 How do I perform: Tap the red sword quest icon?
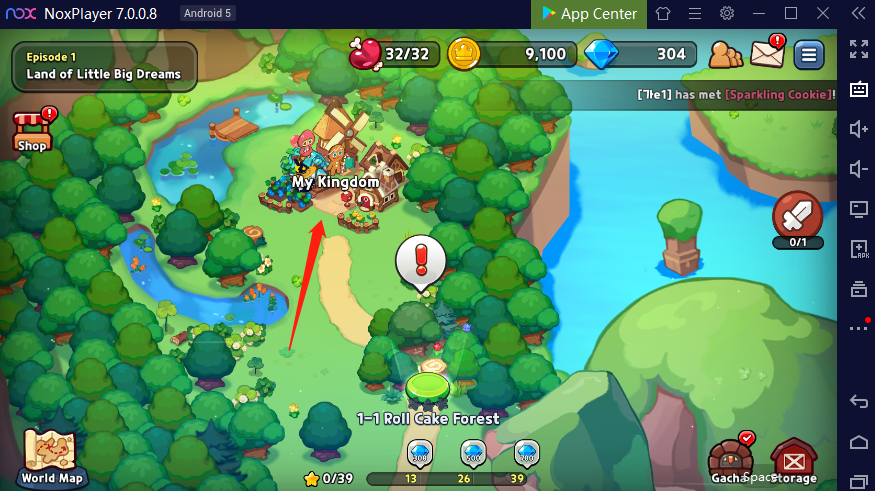pyautogui.click(x=798, y=215)
